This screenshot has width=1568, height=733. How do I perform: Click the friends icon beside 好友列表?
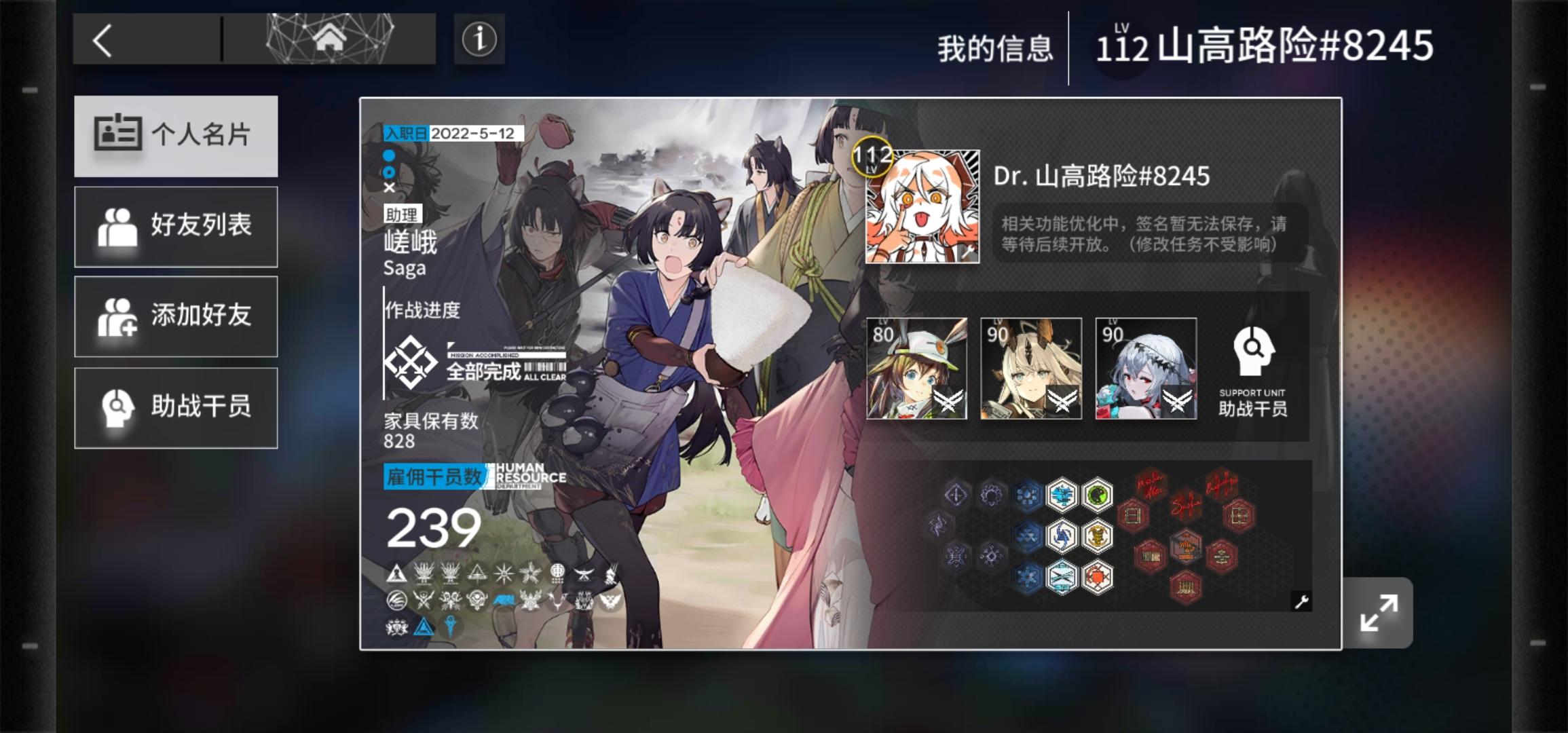[117, 226]
